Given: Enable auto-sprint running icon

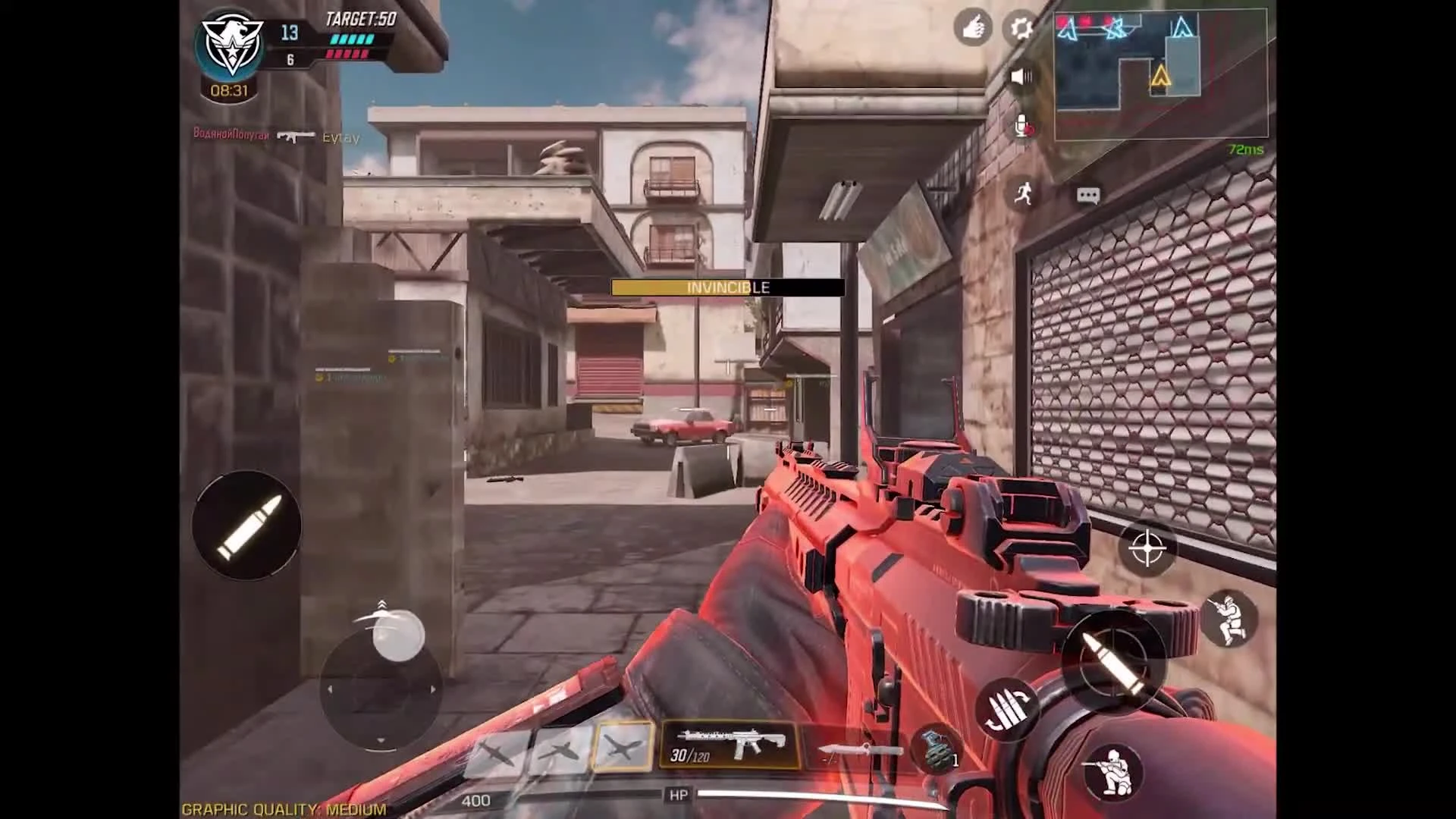Looking at the screenshot, I should coord(1025,193).
